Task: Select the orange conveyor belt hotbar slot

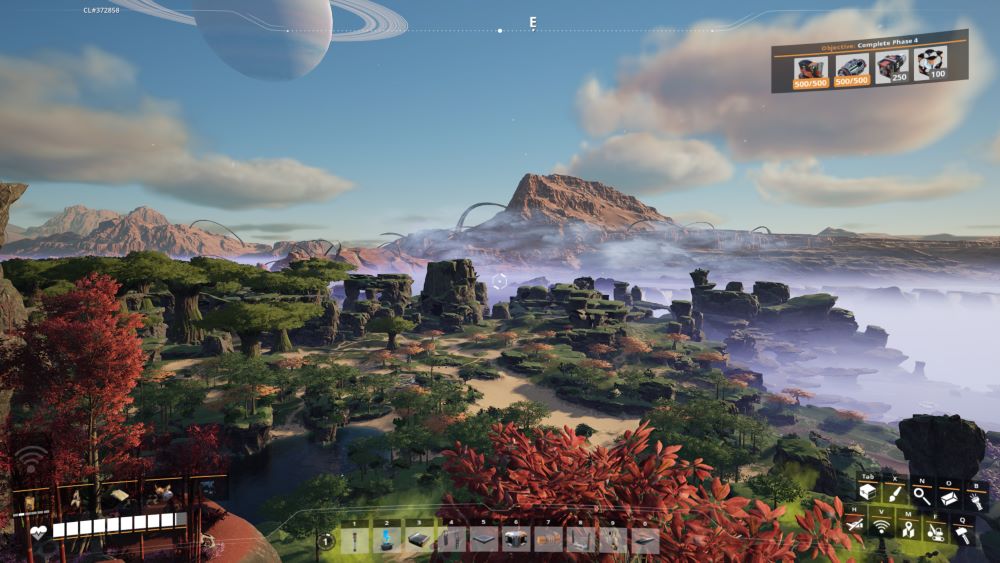Action: tap(548, 540)
